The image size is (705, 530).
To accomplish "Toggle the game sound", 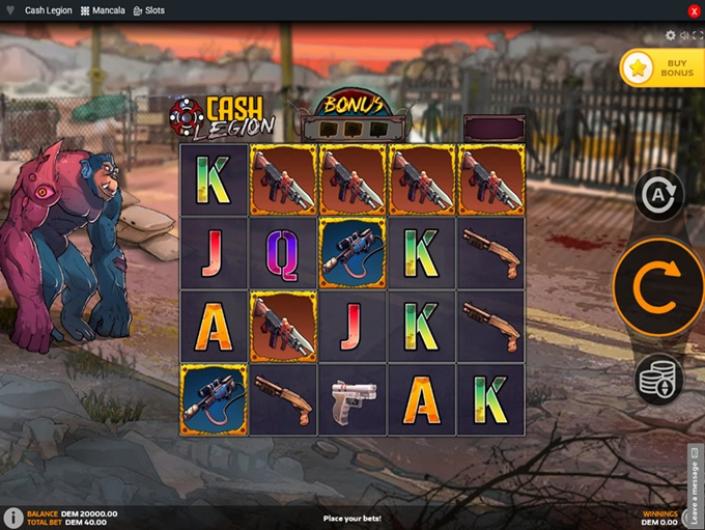I will (684, 36).
